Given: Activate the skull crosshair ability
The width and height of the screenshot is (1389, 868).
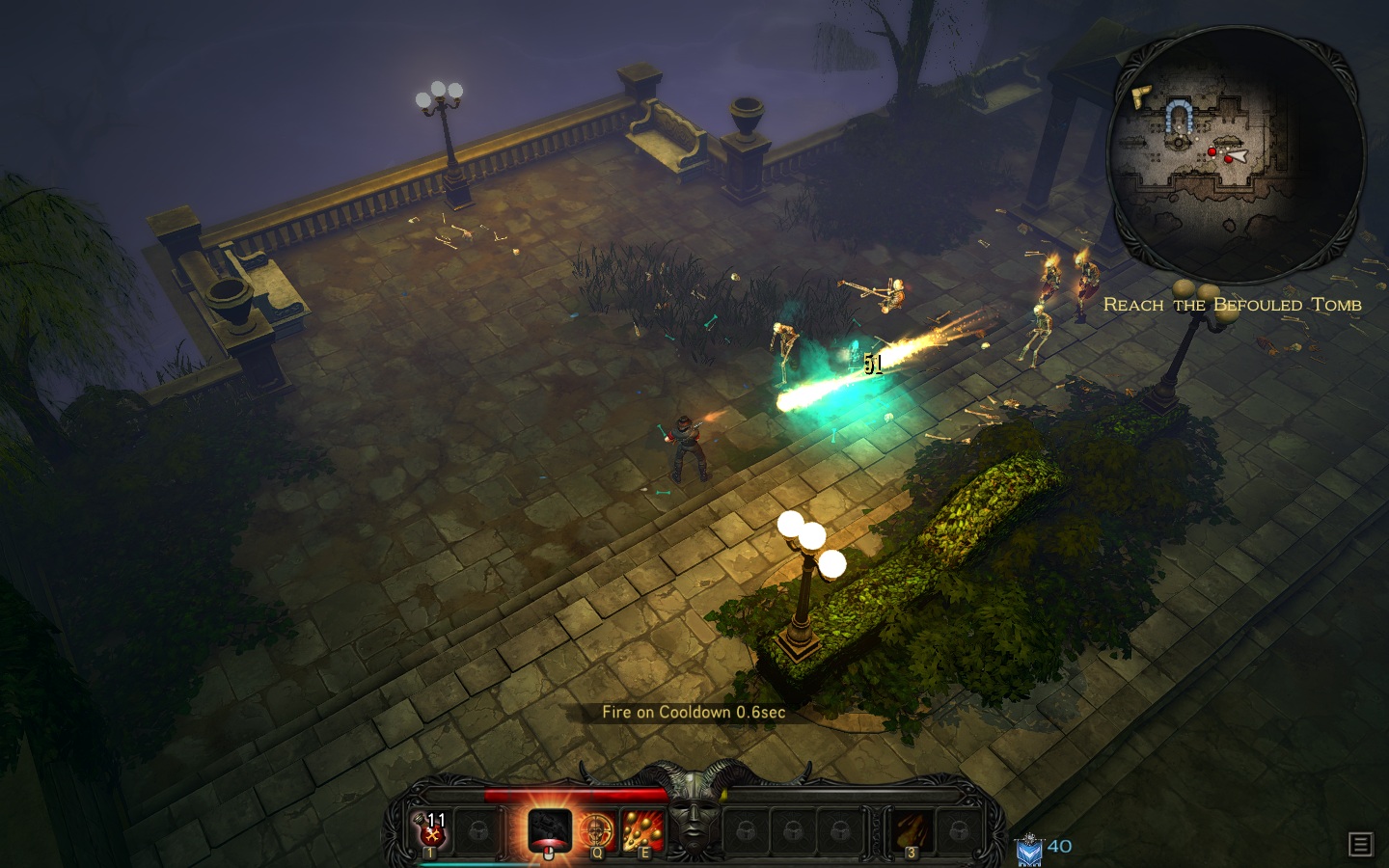Looking at the screenshot, I should click(x=597, y=829).
